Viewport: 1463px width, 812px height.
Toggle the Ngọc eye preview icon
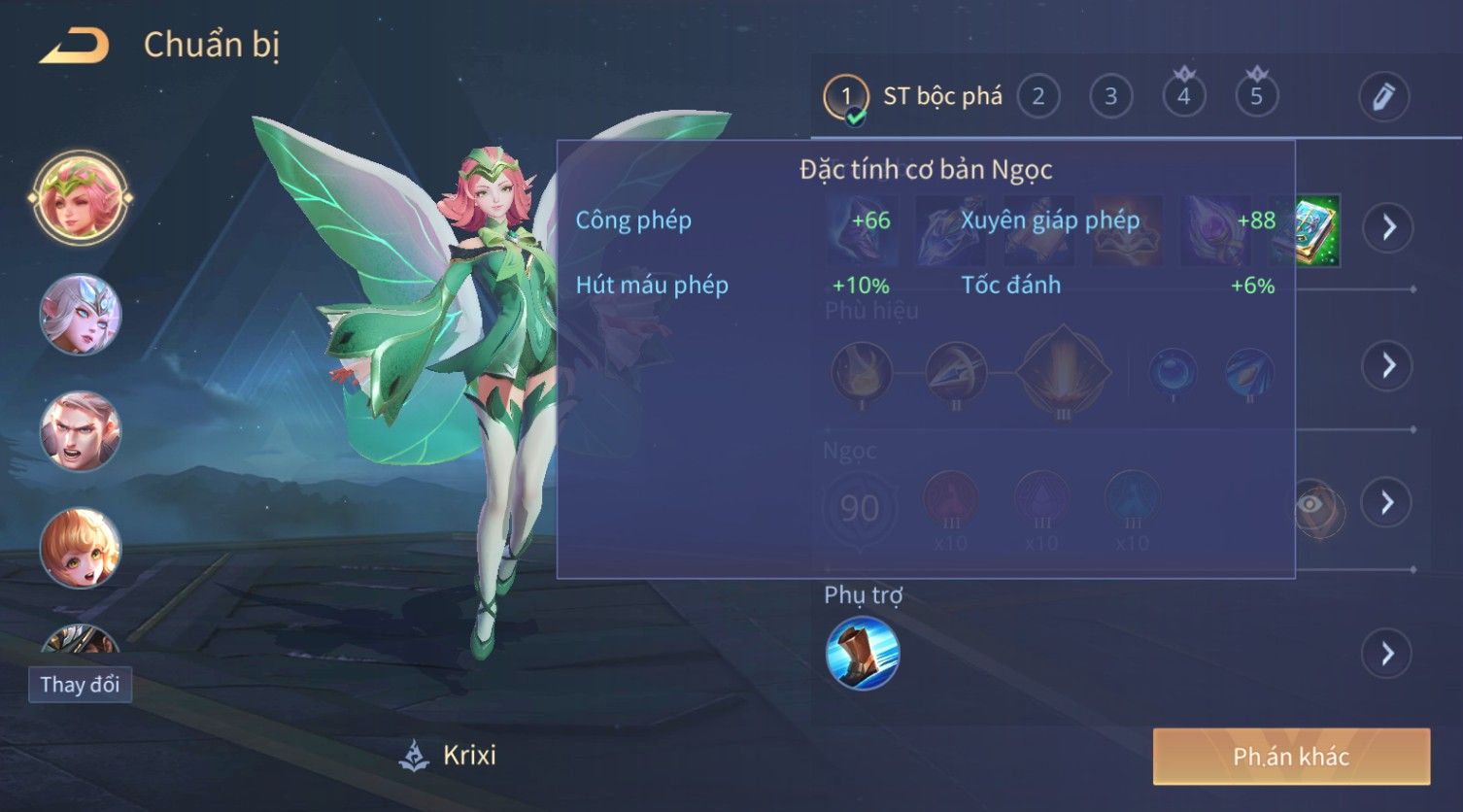pos(1311,504)
